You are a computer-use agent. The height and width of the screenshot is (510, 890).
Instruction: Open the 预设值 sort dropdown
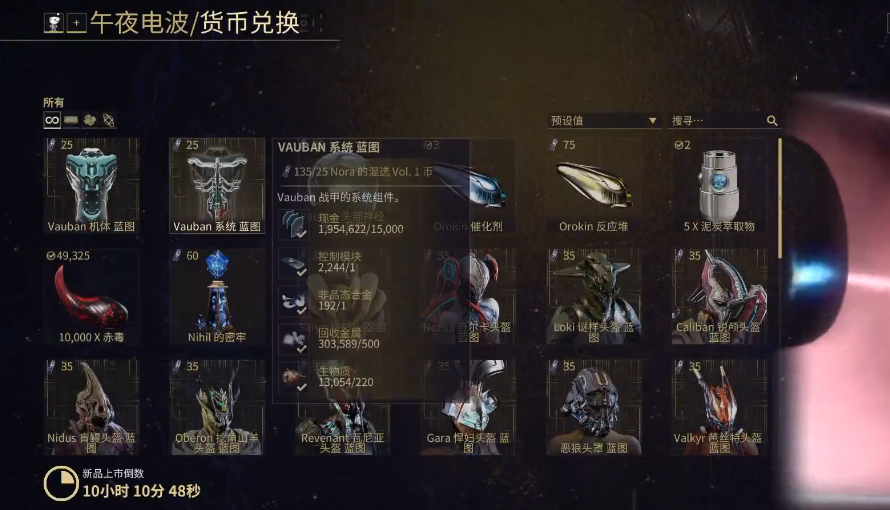click(603, 121)
